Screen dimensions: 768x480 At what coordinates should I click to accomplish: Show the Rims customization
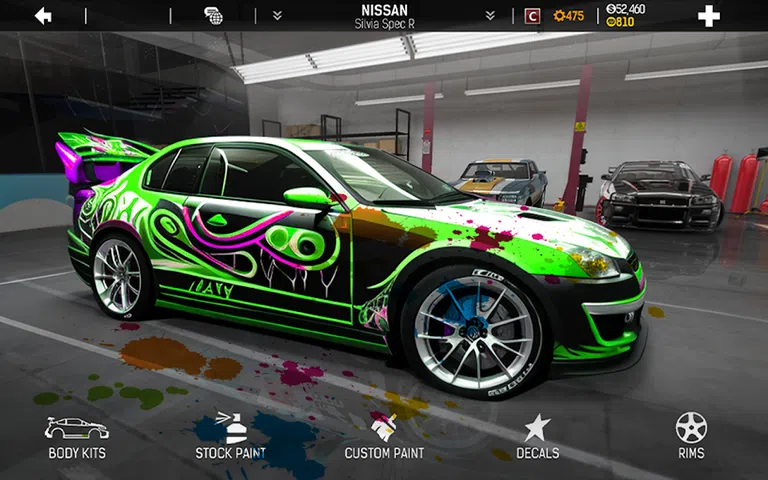[691, 437]
